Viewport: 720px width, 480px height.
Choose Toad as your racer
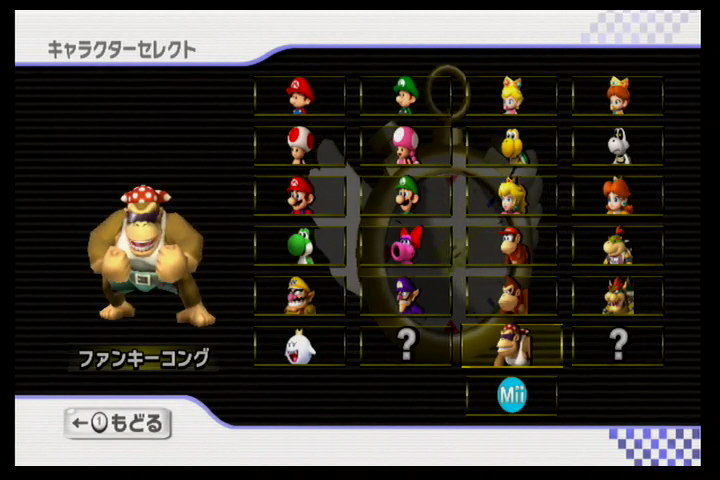[299, 145]
